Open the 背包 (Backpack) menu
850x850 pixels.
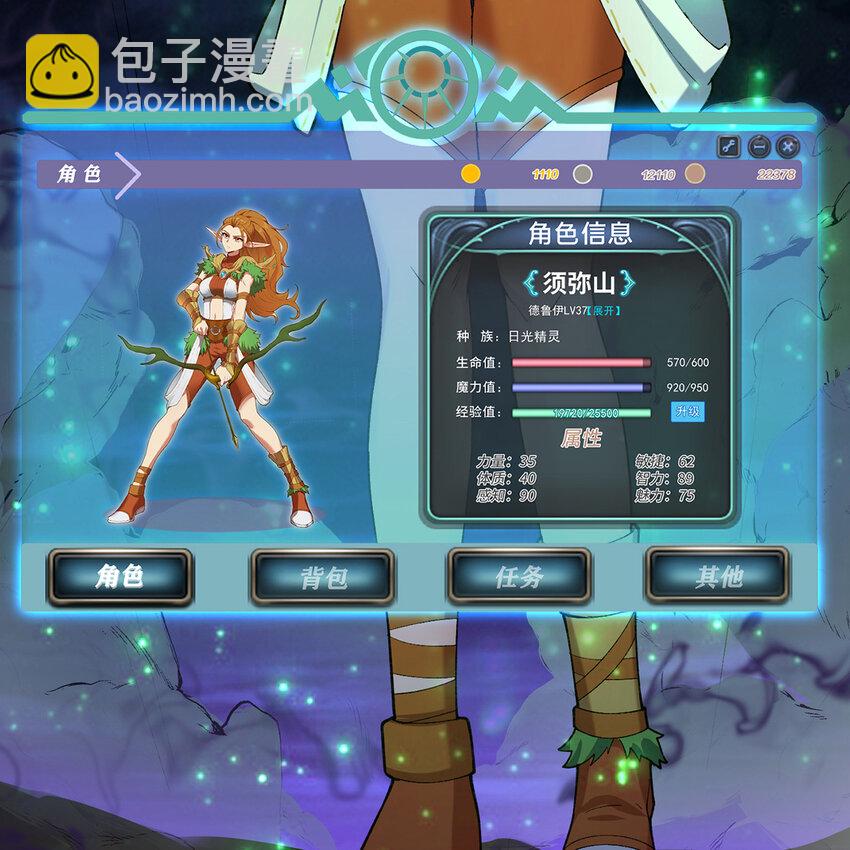click(322, 577)
